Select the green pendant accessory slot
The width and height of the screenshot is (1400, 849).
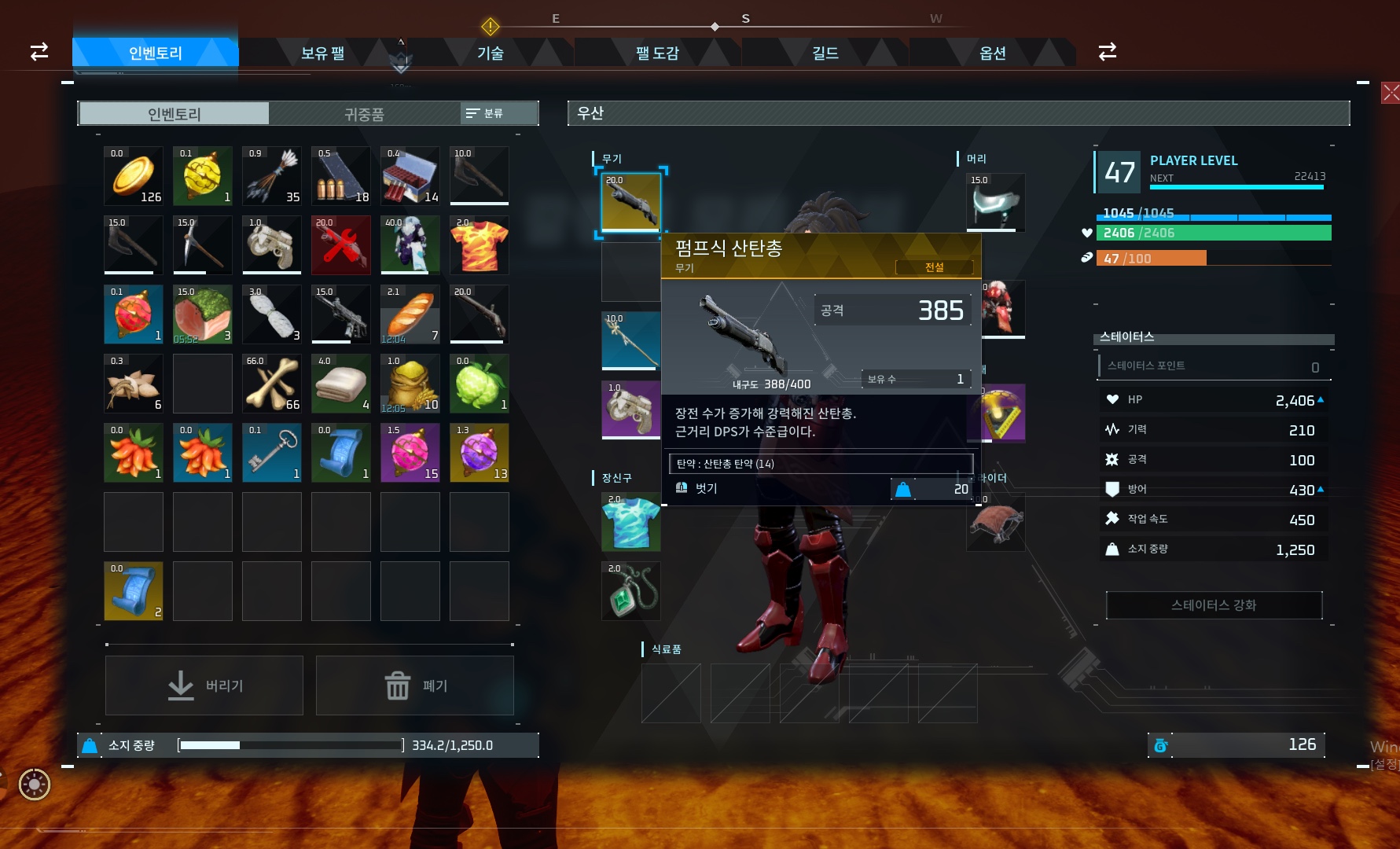(x=631, y=591)
